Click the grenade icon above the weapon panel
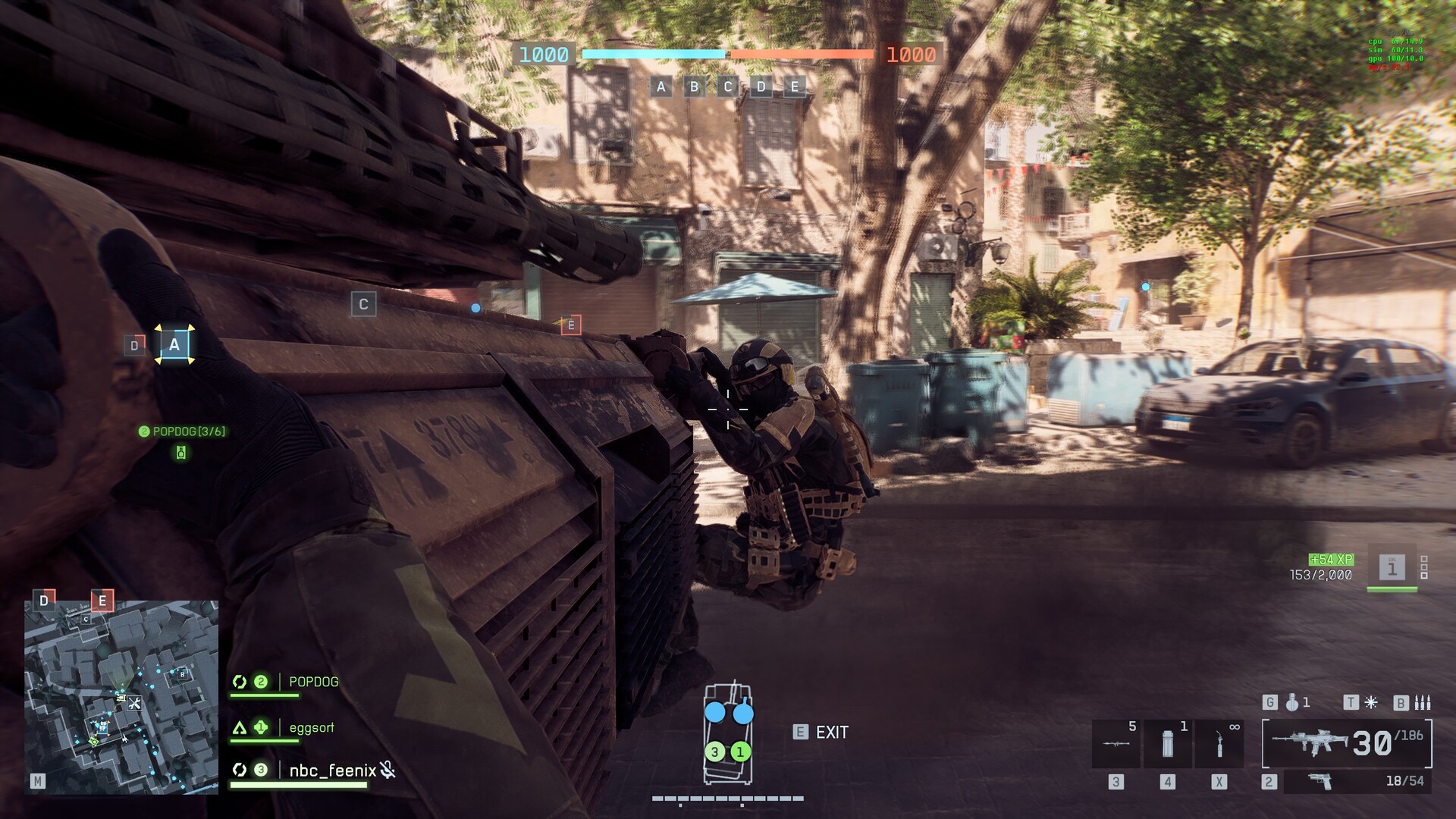The image size is (1456, 819). coord(1293,702)
